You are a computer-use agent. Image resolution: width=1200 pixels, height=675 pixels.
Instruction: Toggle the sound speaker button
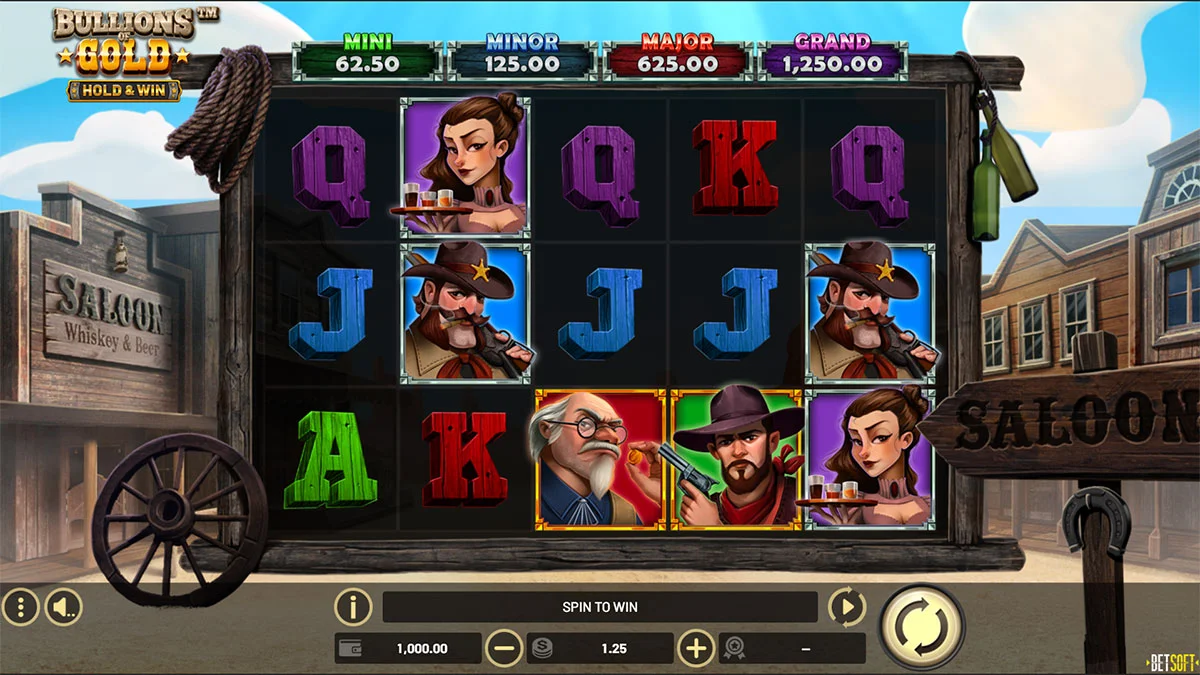click(x=64, y=606)
